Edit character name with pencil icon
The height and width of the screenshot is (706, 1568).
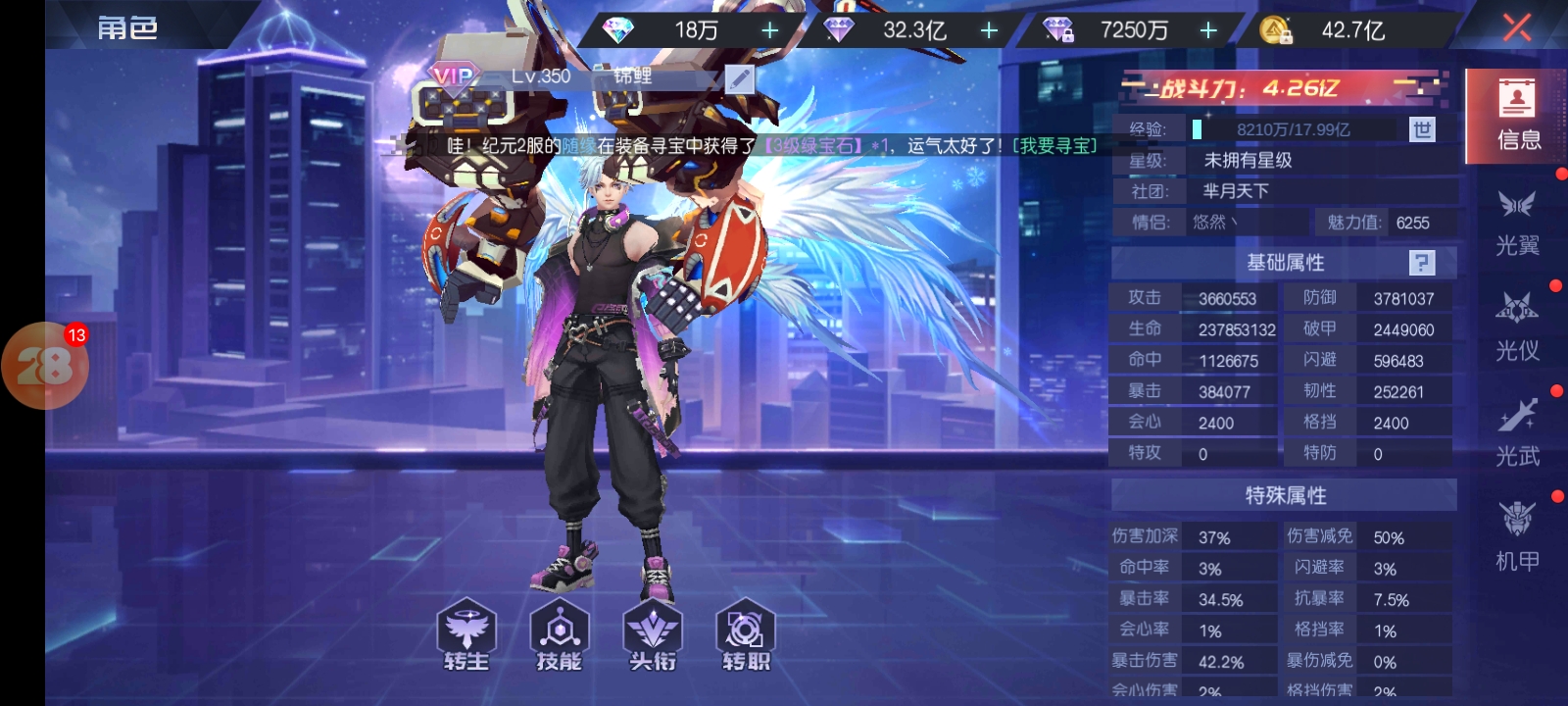(x=739, y=78)
